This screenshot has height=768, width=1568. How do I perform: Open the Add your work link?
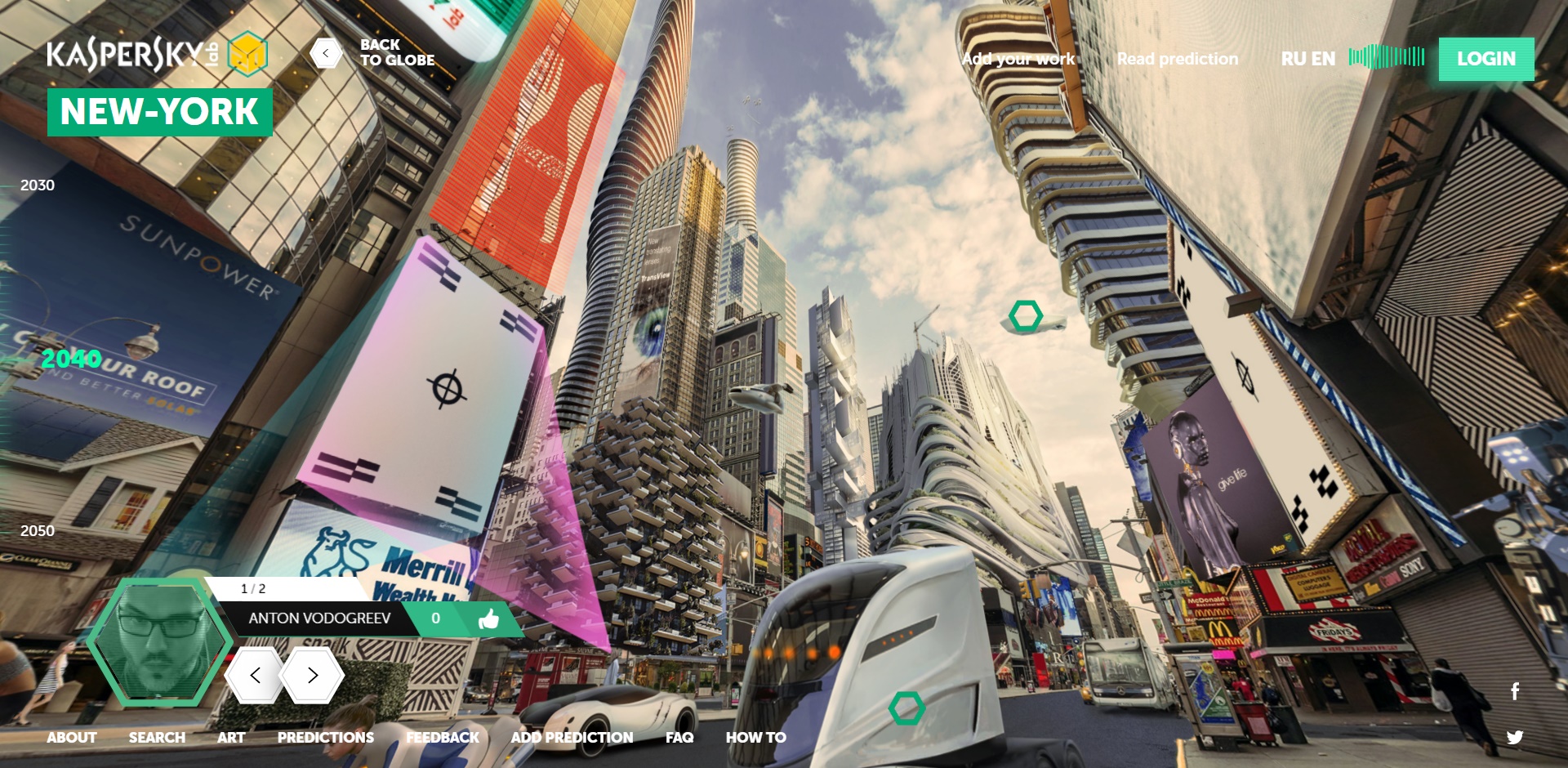click(x=1018, y=59)
